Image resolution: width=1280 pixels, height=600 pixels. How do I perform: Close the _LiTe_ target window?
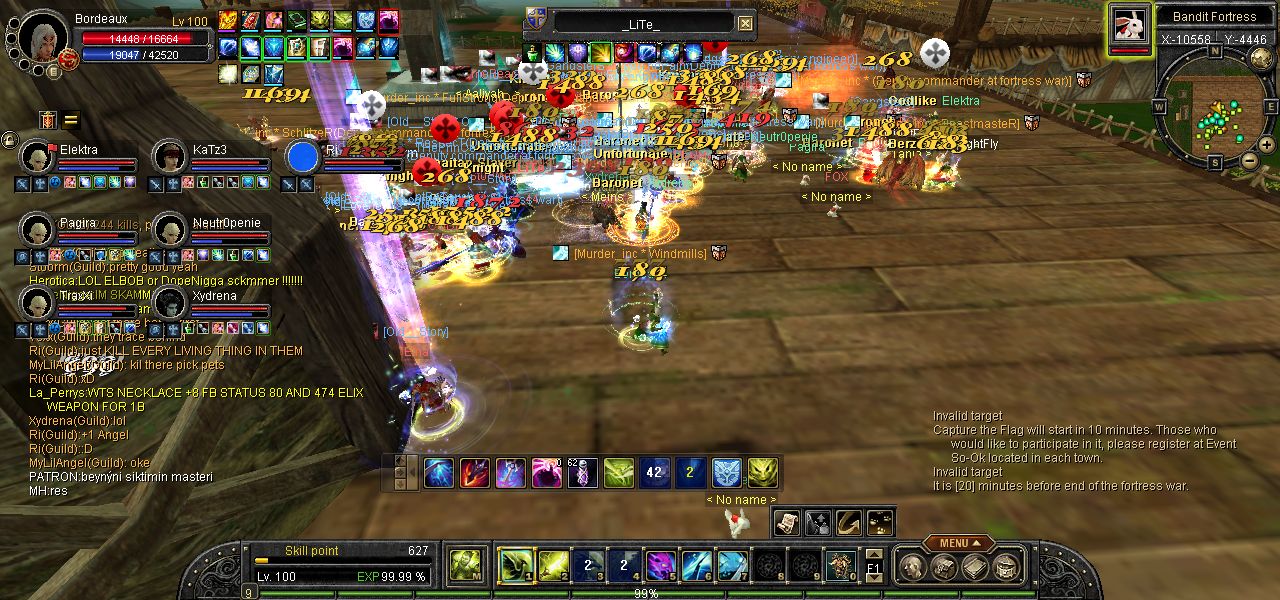pos(745,23)
